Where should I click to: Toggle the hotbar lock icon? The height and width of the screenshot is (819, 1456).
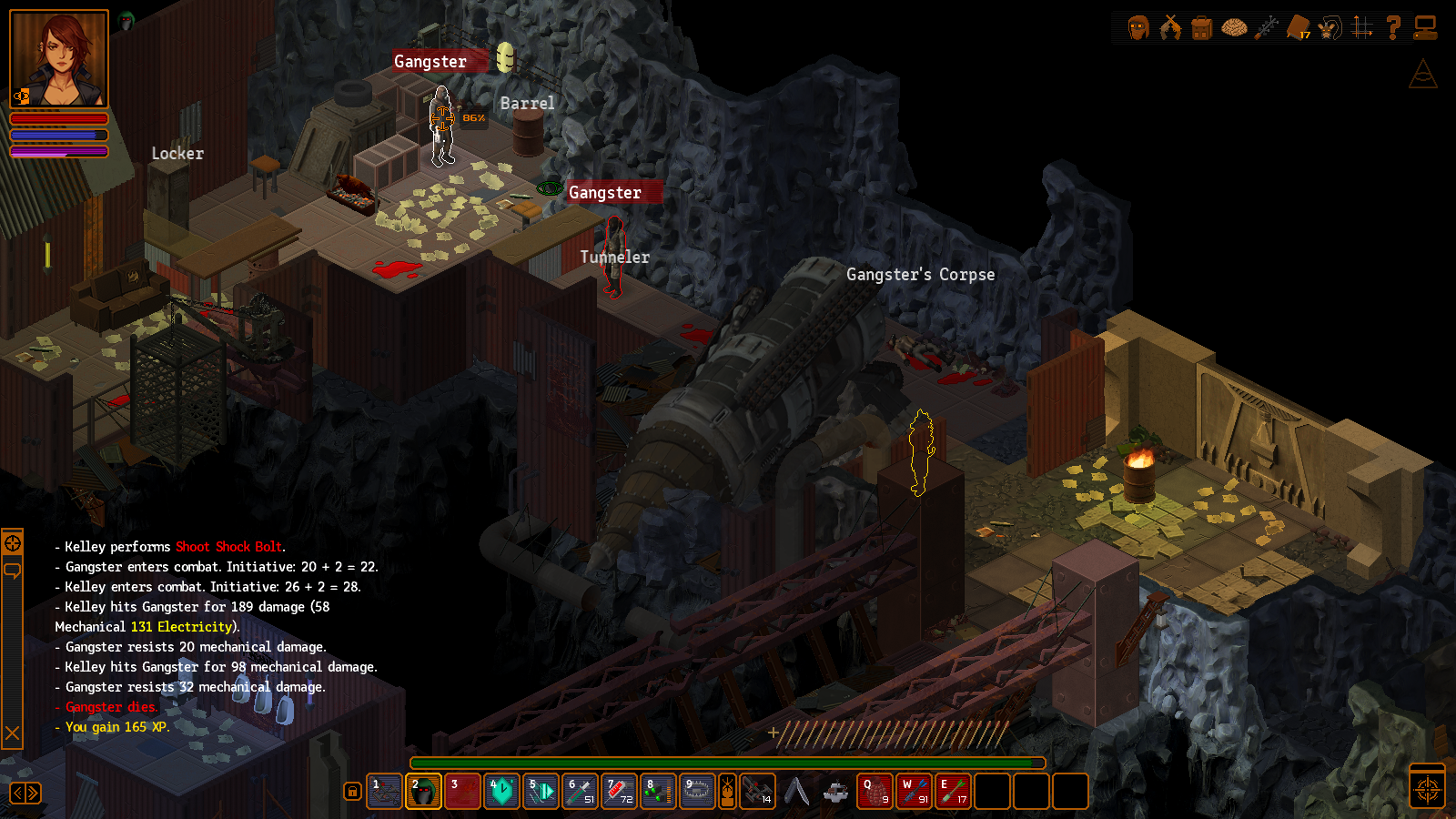coord(353,792)
